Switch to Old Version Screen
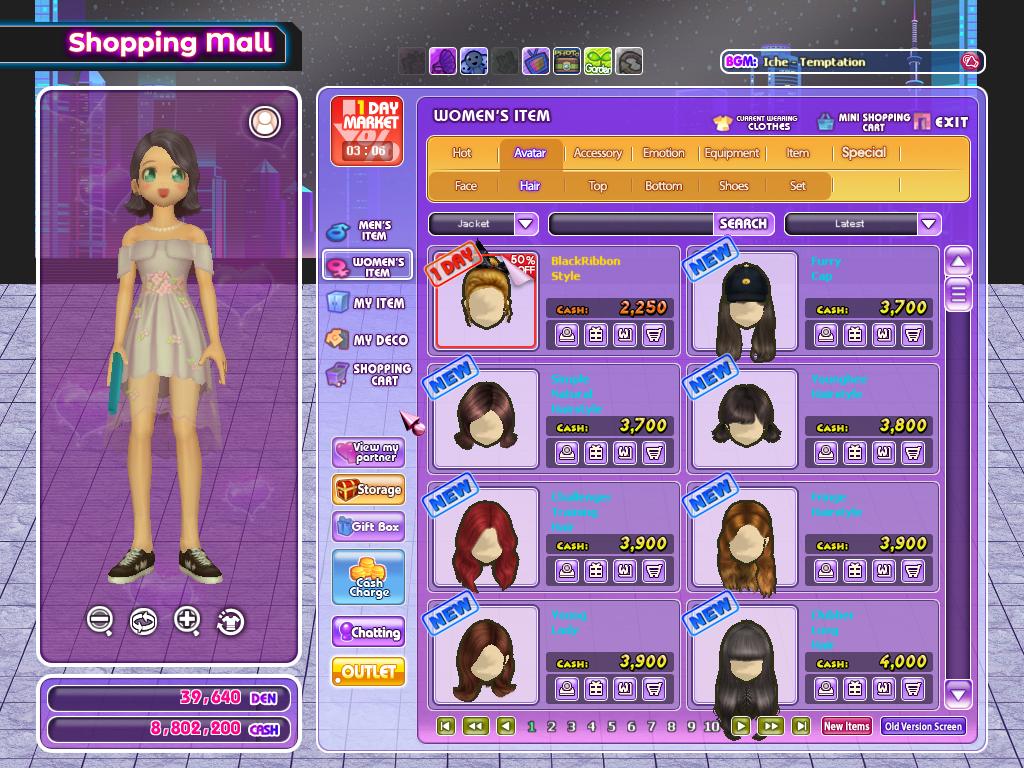 pyautogui.click(x=923, y=727)
